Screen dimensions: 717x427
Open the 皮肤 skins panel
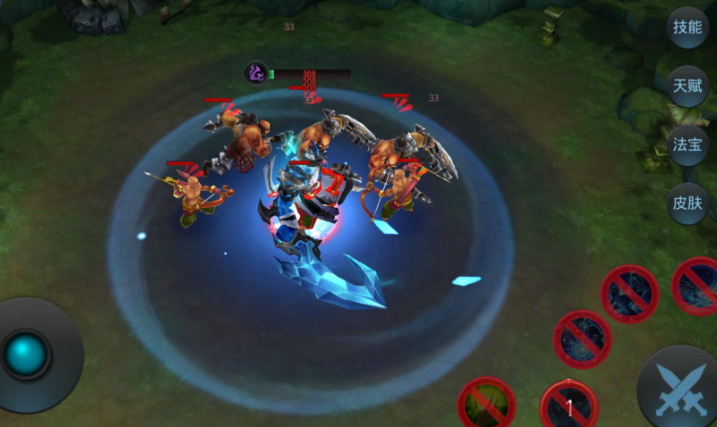[x=687, y=203]
